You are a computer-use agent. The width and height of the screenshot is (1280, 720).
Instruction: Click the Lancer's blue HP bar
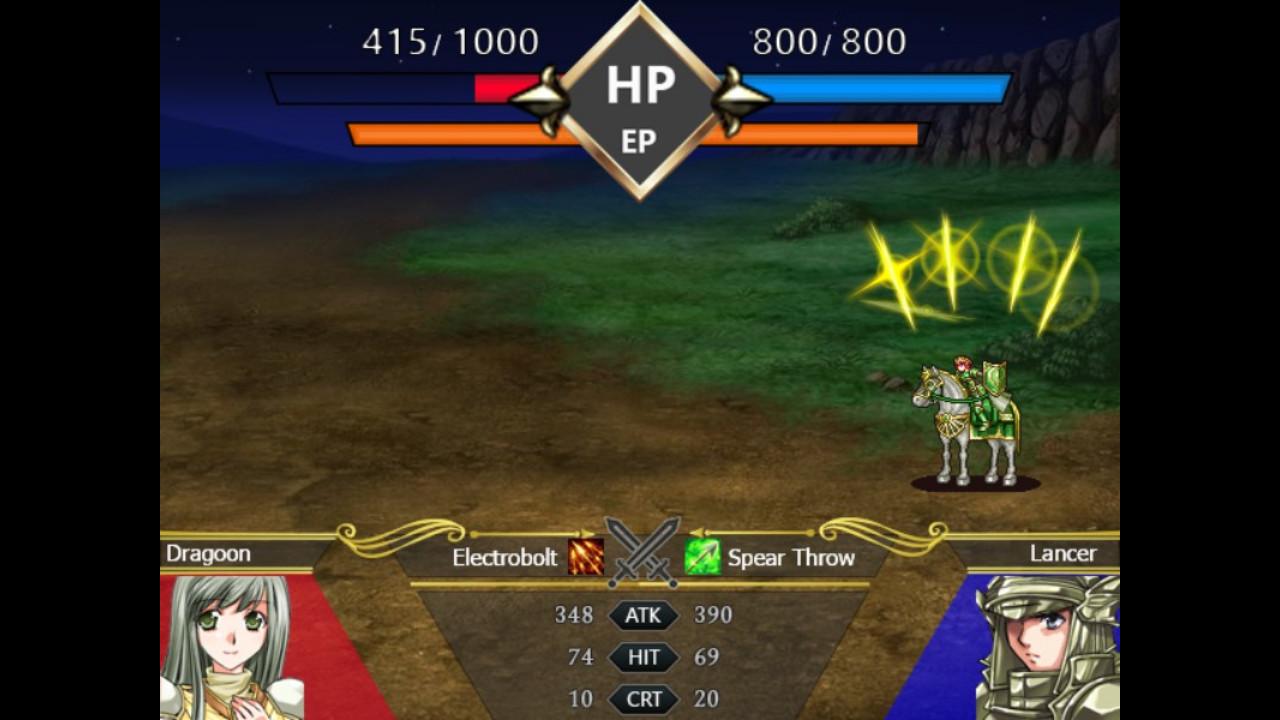click(880, 86)
